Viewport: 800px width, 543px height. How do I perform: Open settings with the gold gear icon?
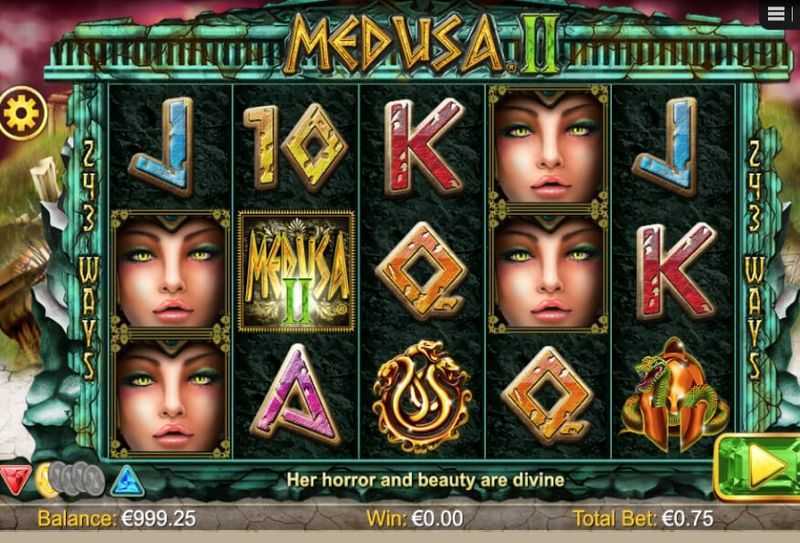click(19, 113)
